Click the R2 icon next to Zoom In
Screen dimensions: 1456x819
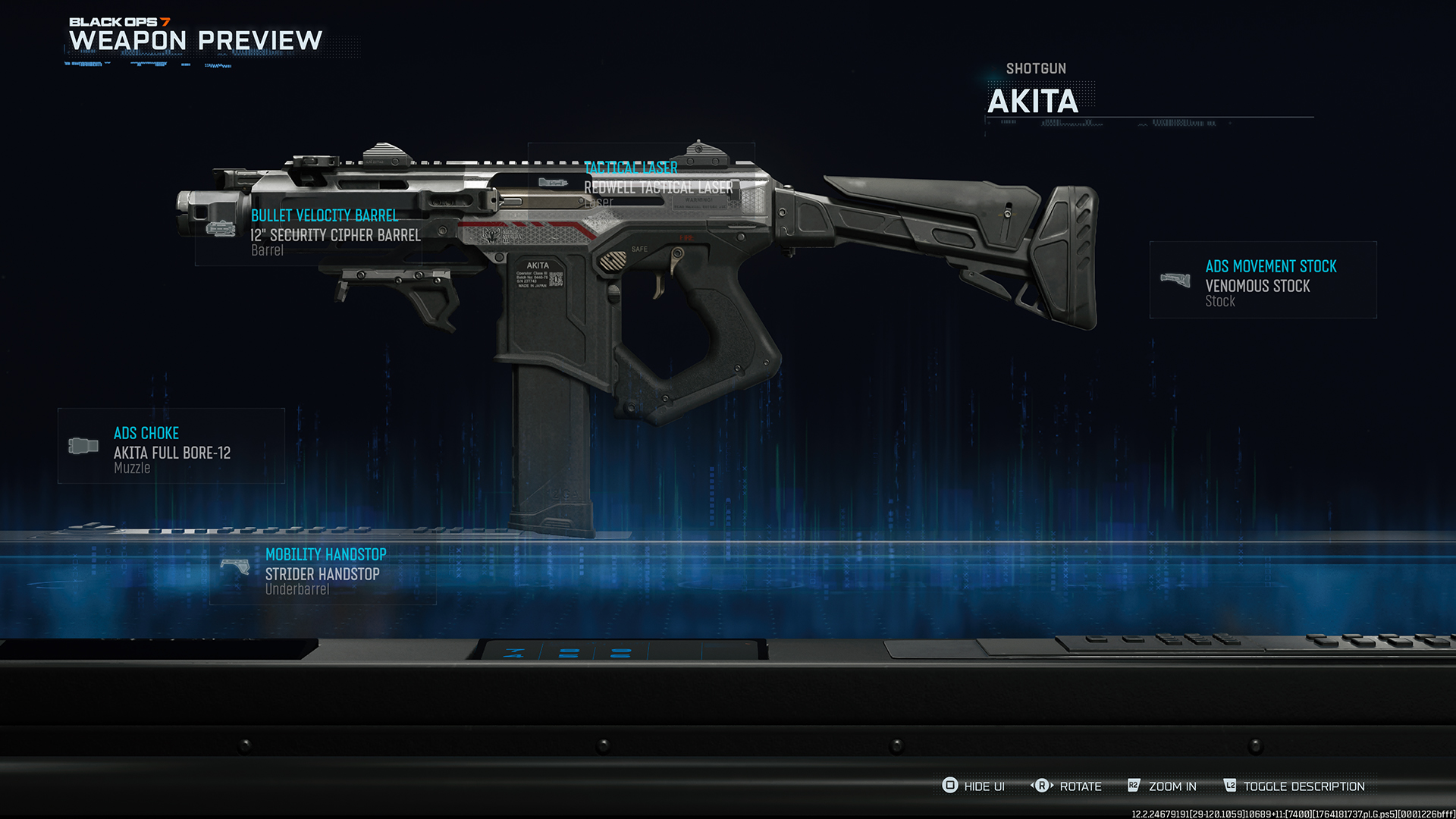pos(1134,786)
